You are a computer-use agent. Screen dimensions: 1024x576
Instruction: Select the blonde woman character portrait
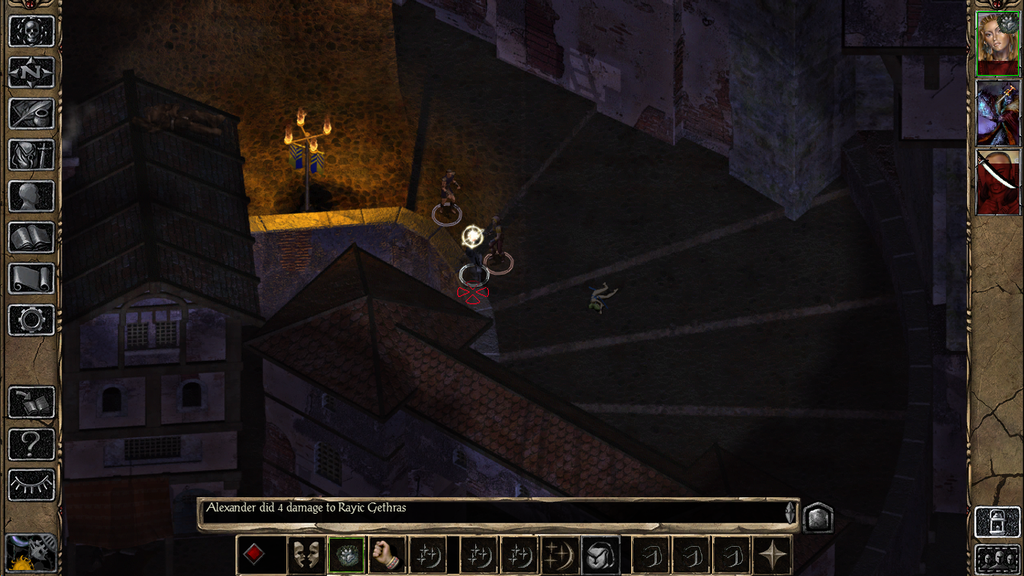coord(997,43)
